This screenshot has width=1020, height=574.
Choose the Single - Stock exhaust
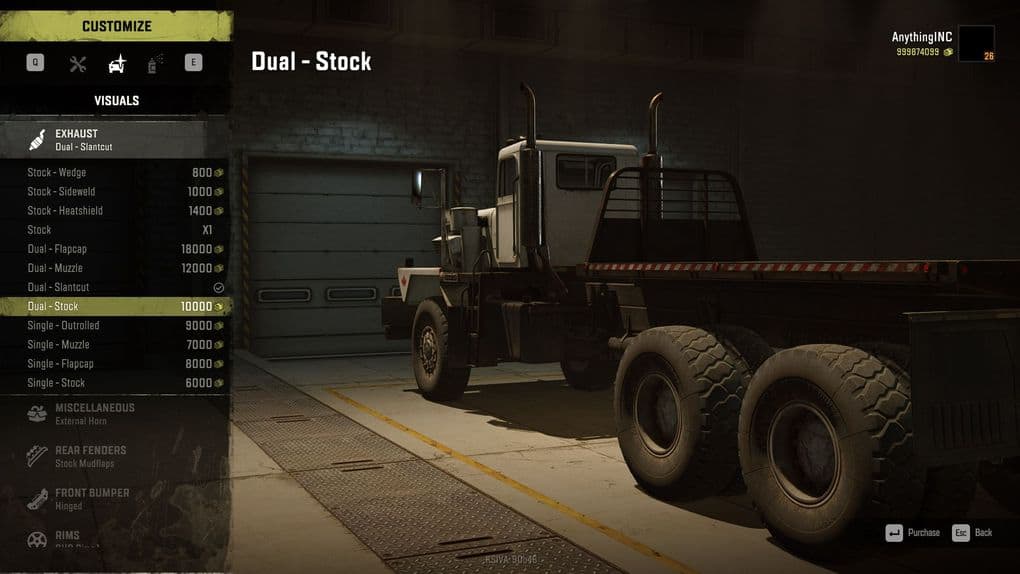[x=116, y=383]
